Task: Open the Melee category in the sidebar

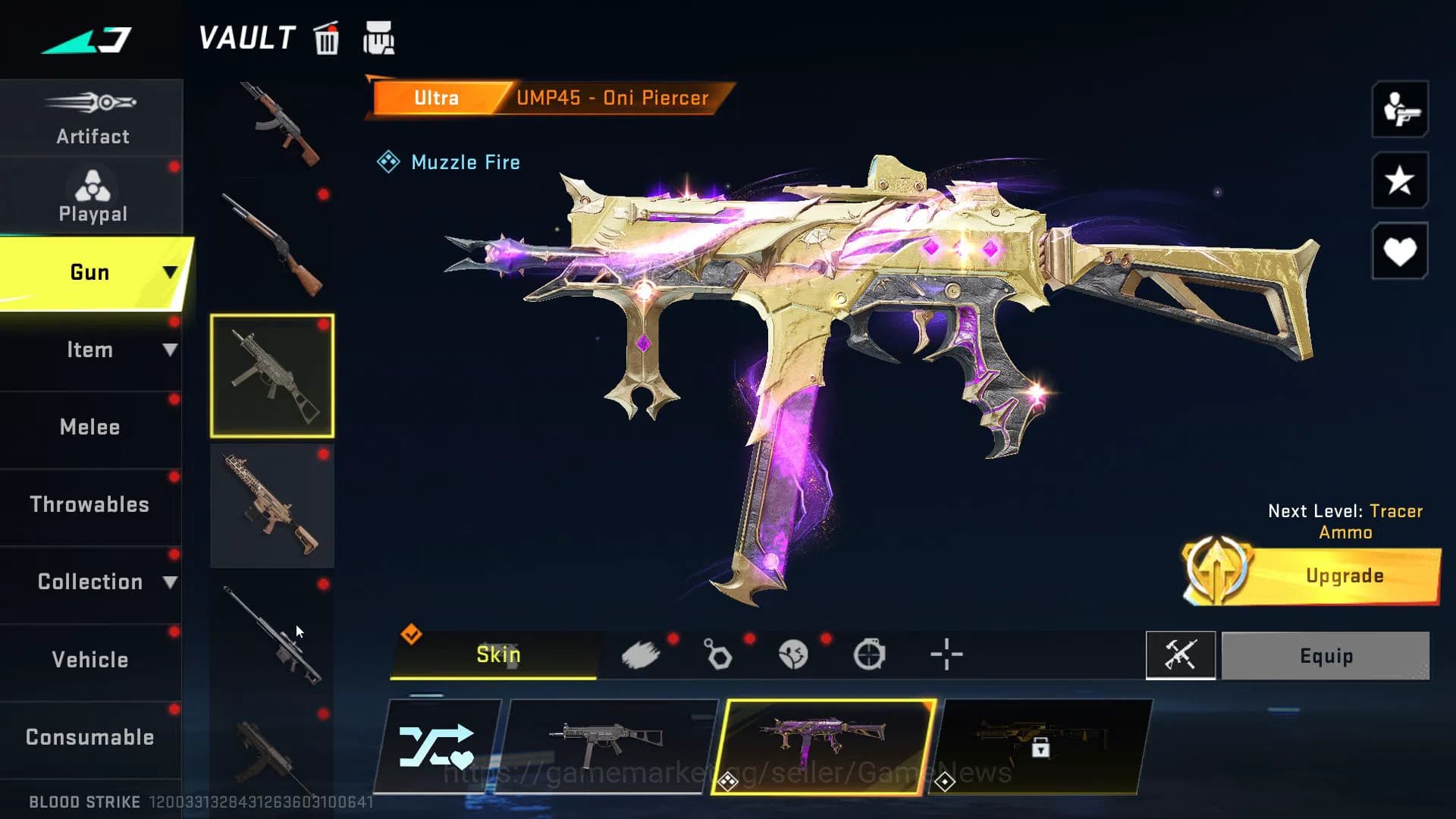Action: [x=90, y=427]
